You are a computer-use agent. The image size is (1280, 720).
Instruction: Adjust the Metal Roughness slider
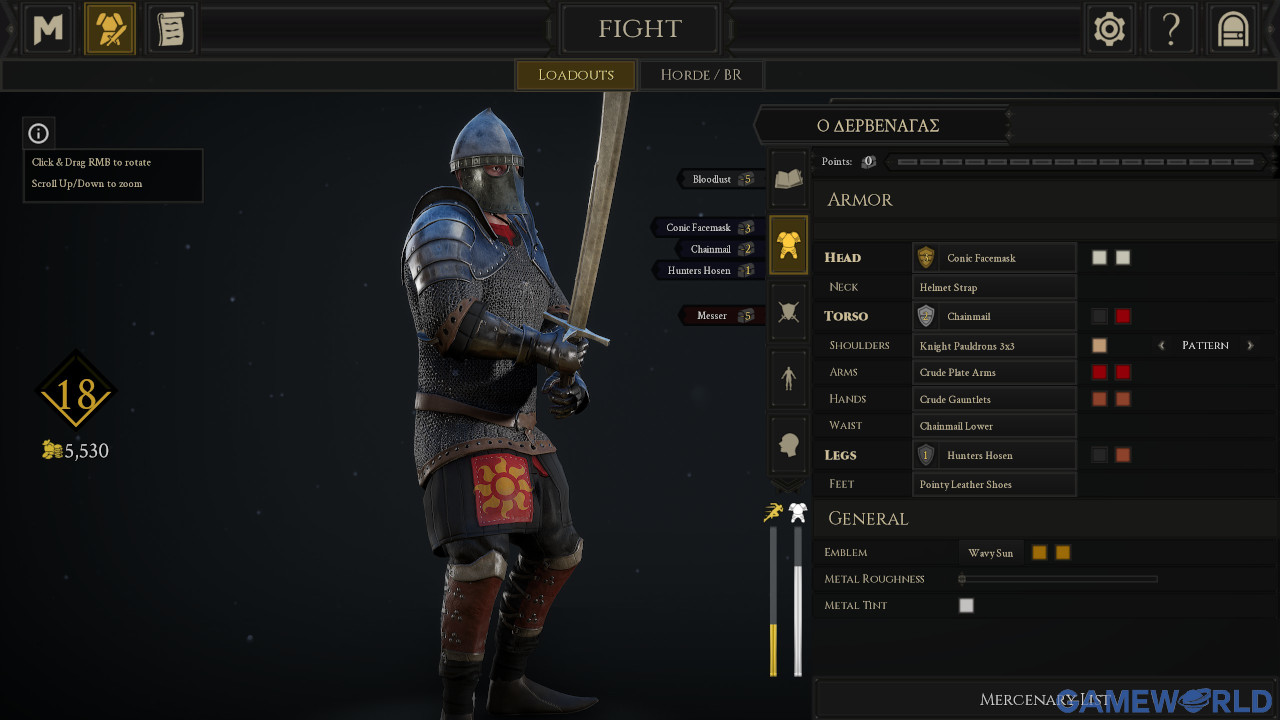(962, 578)
